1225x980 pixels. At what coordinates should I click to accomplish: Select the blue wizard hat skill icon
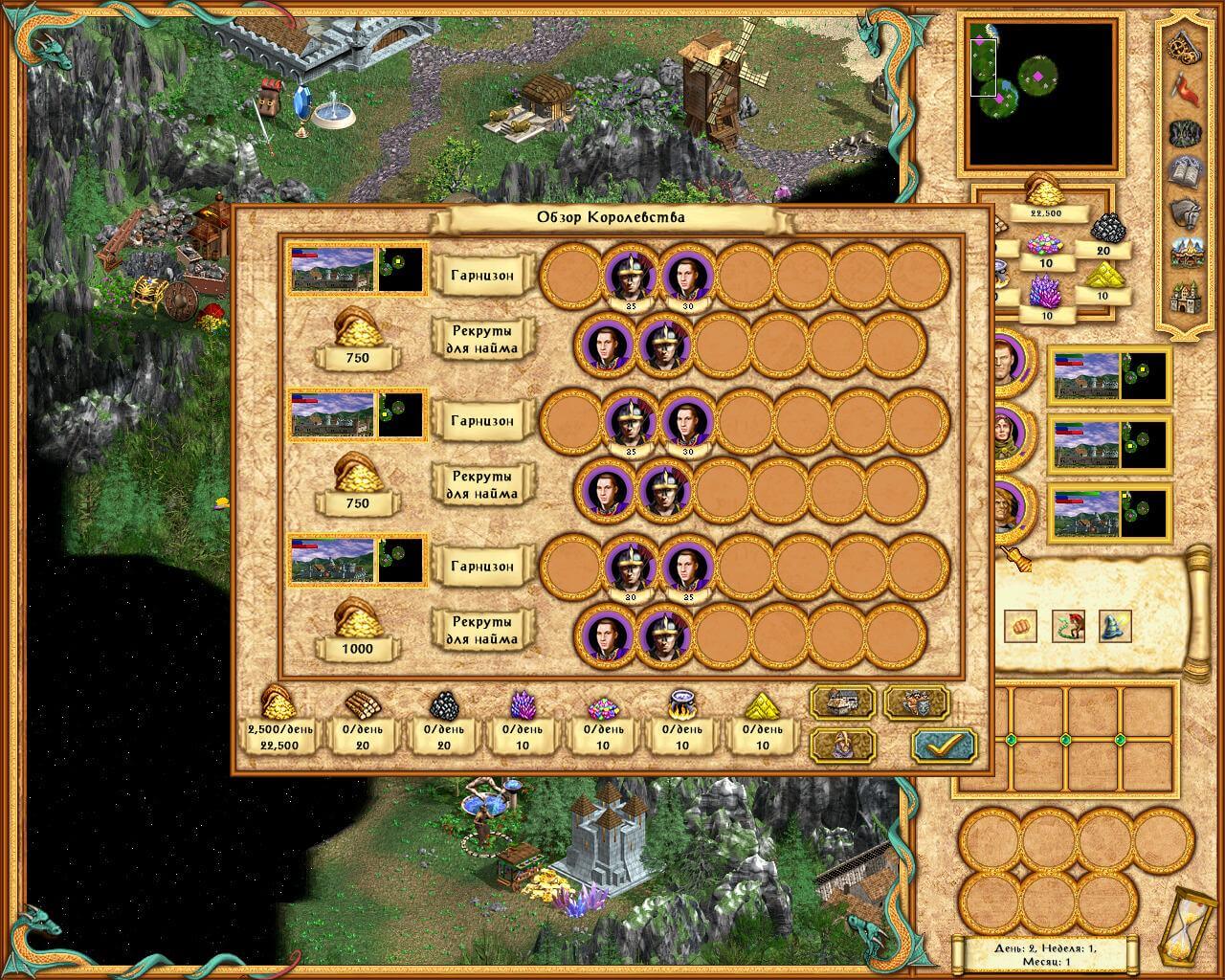pos(1115,626)
